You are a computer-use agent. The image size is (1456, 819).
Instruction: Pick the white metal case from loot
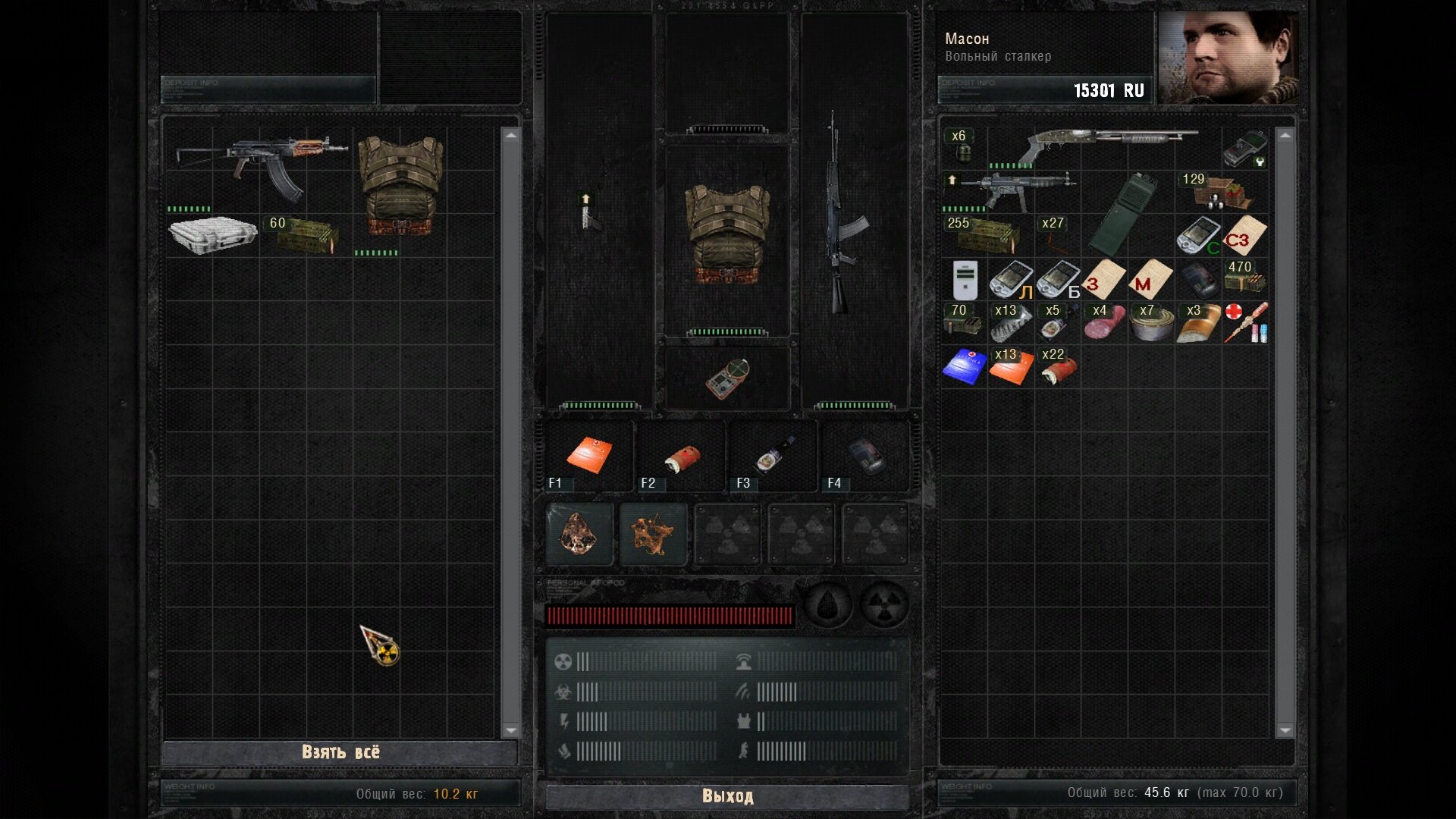pos(212,234)
